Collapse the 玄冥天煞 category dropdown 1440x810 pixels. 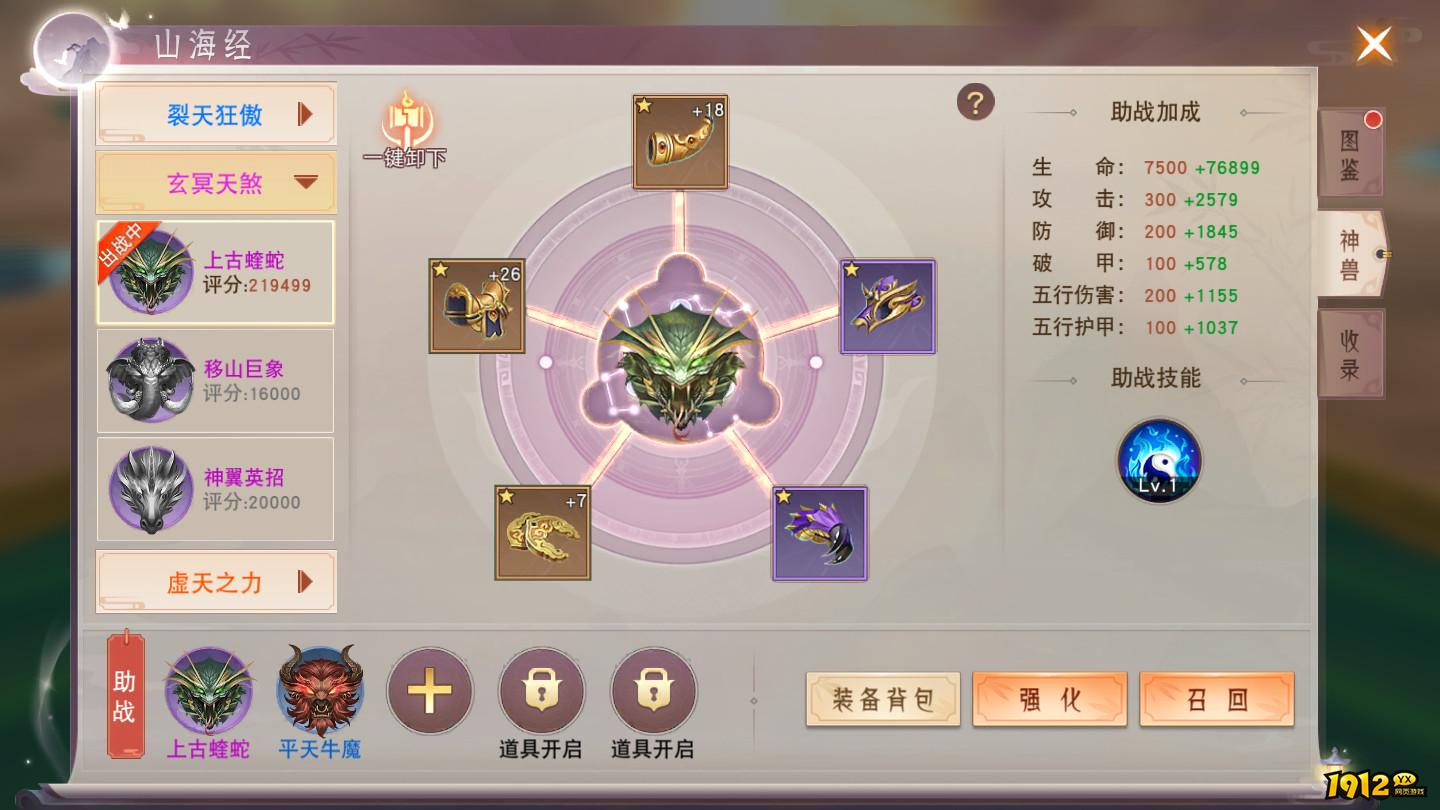tap(215, 183)
